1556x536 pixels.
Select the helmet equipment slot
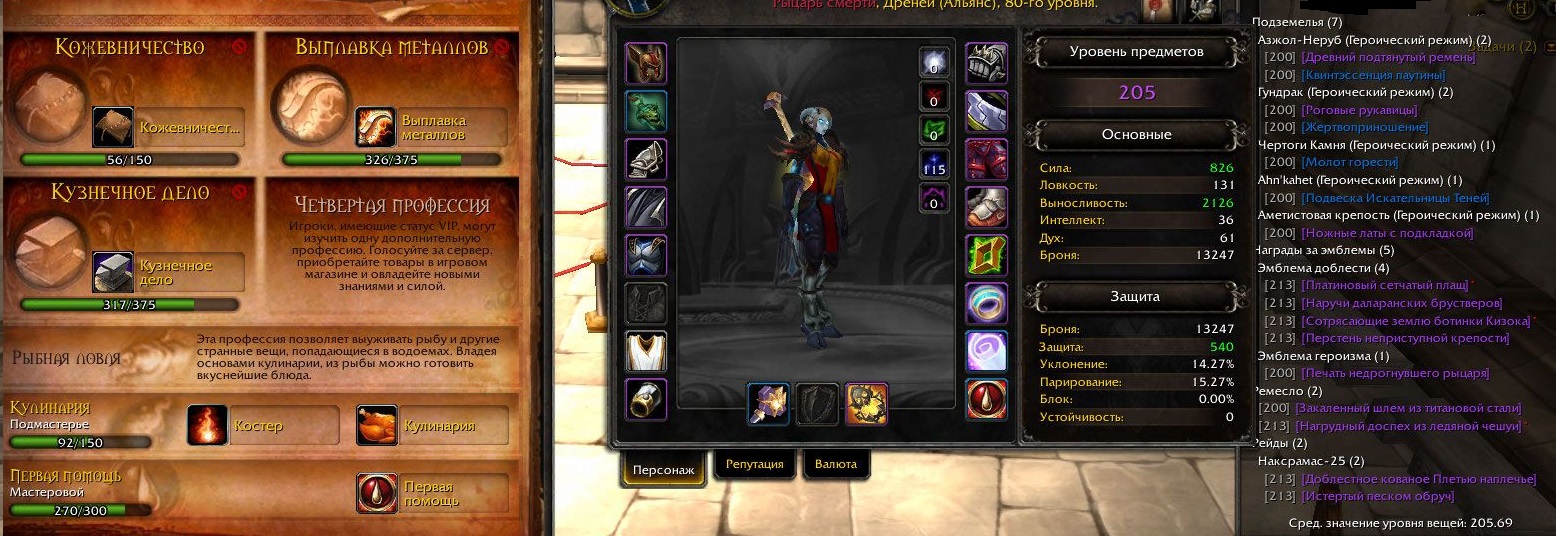(646, 63)
